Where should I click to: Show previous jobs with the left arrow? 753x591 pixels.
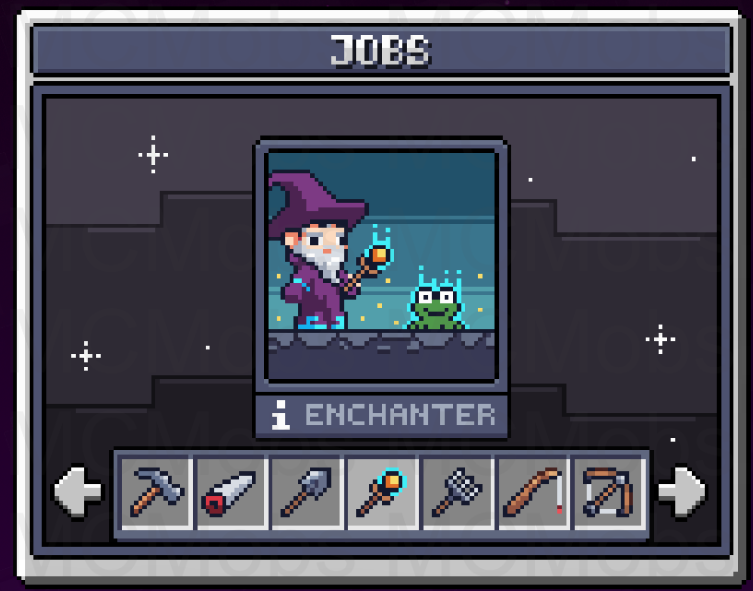coord(78,492)
